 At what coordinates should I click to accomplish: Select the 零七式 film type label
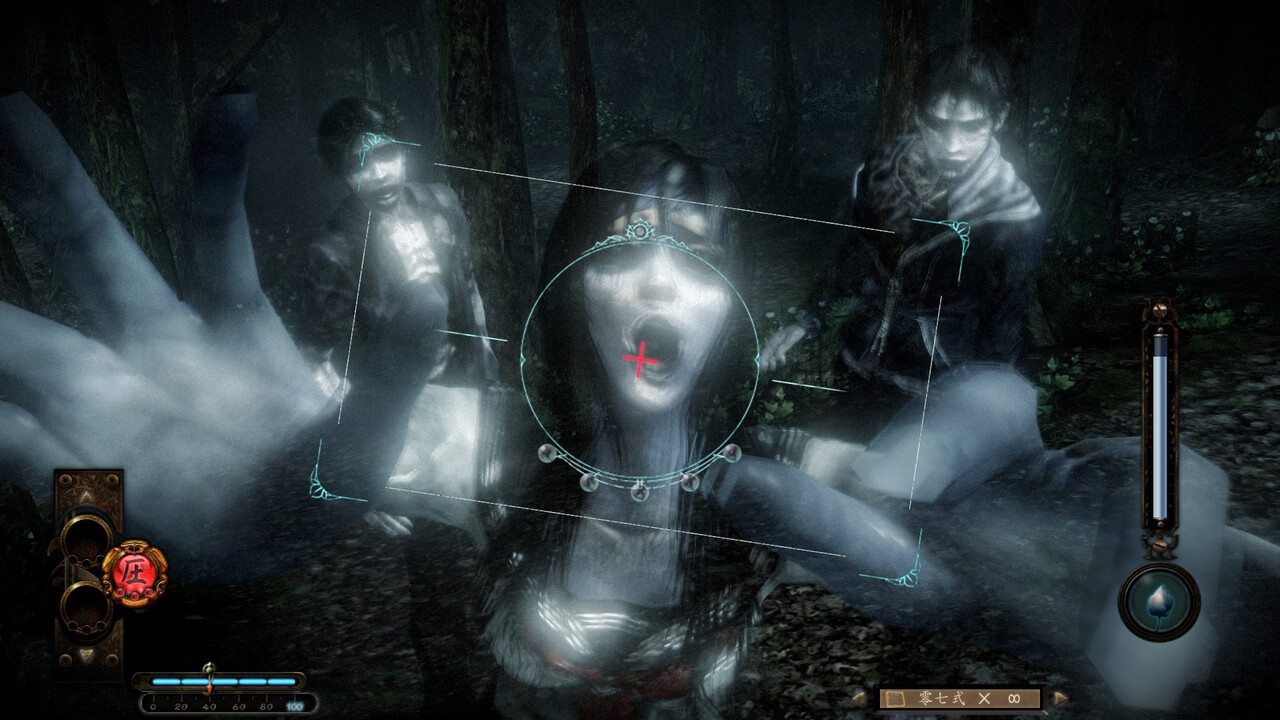coord(941,699)
